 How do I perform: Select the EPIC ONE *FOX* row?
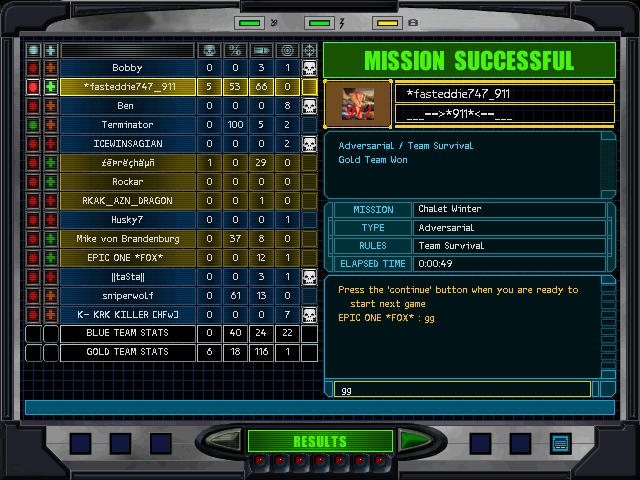pyautogui.click(x=128, y=258)
